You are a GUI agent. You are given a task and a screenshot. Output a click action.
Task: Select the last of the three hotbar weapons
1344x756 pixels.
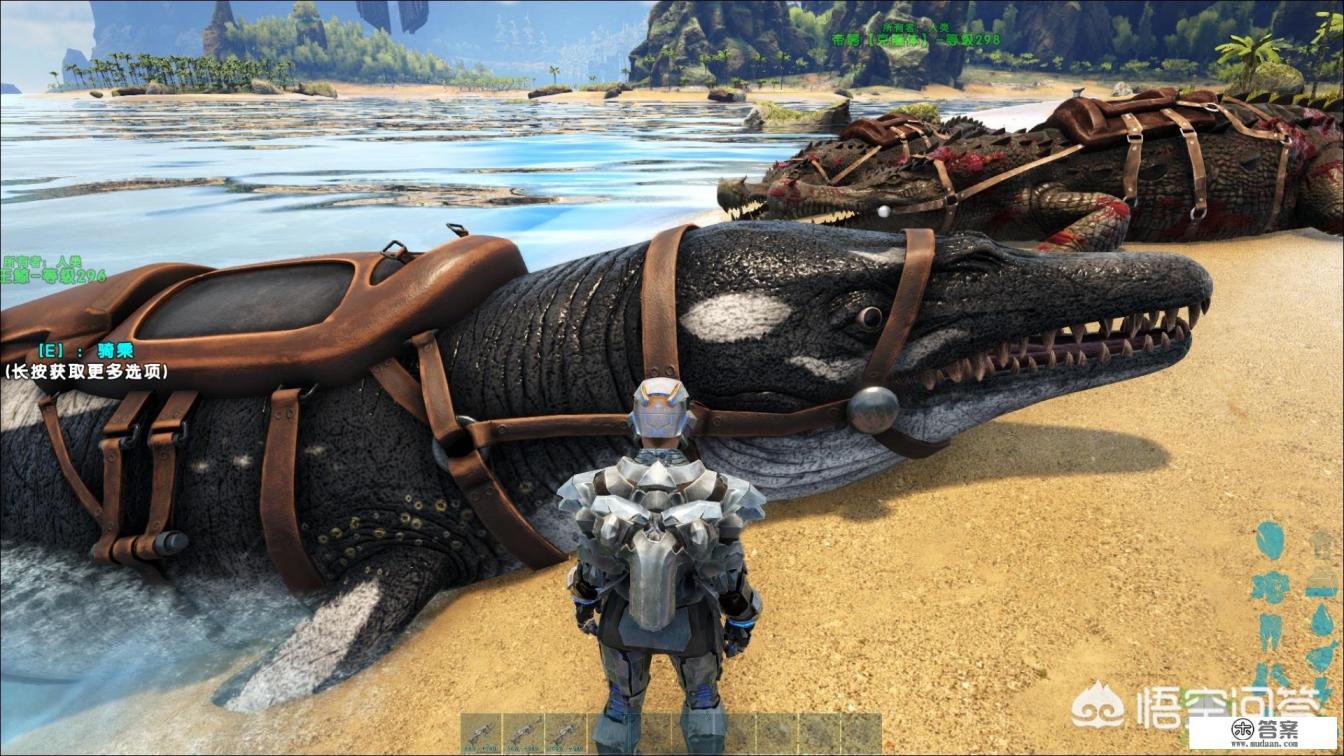pyautogui.click(x=565, y=733)
